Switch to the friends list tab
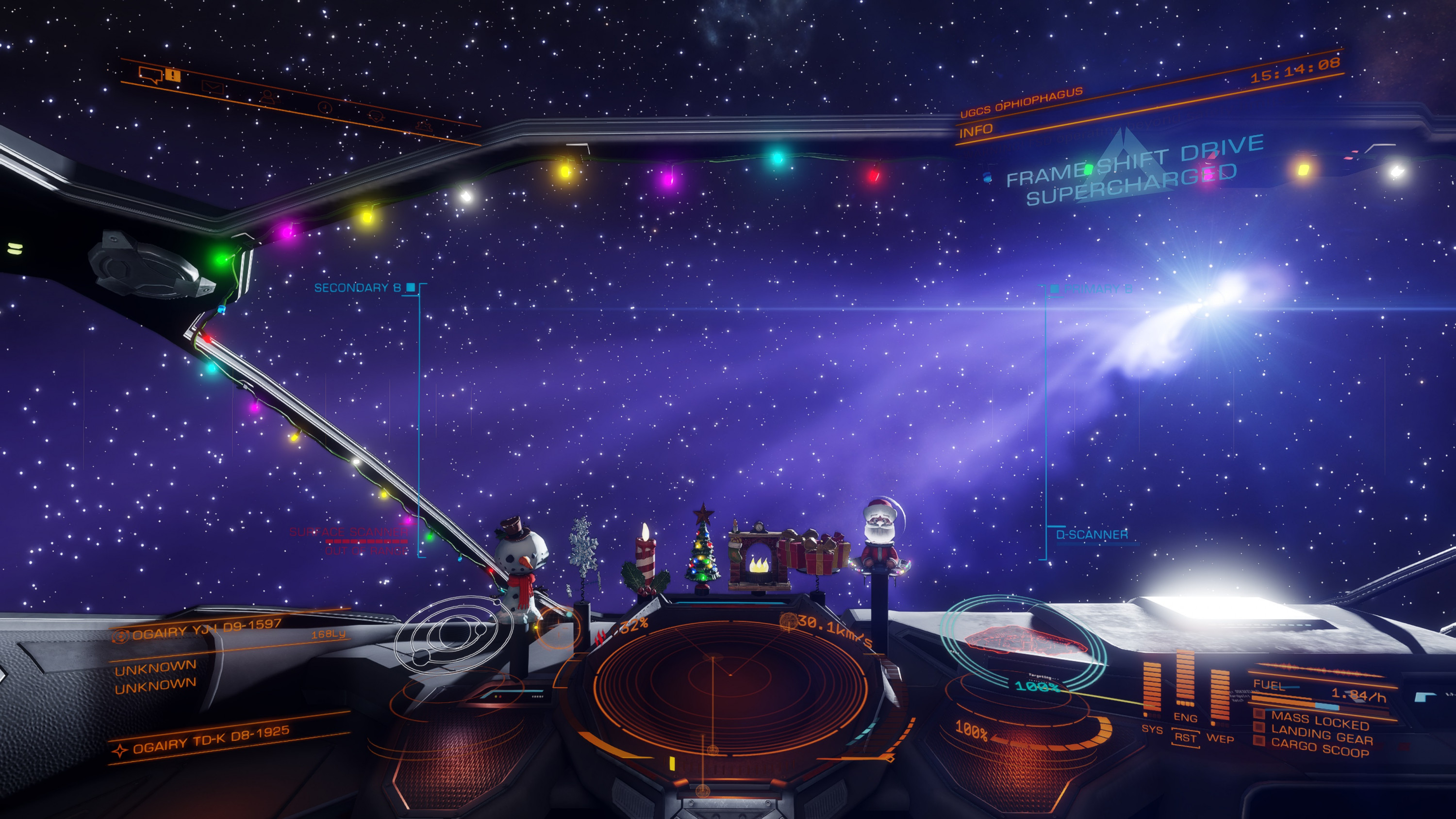This screenshot has width=1456, height=819. [x=267, y=97]
